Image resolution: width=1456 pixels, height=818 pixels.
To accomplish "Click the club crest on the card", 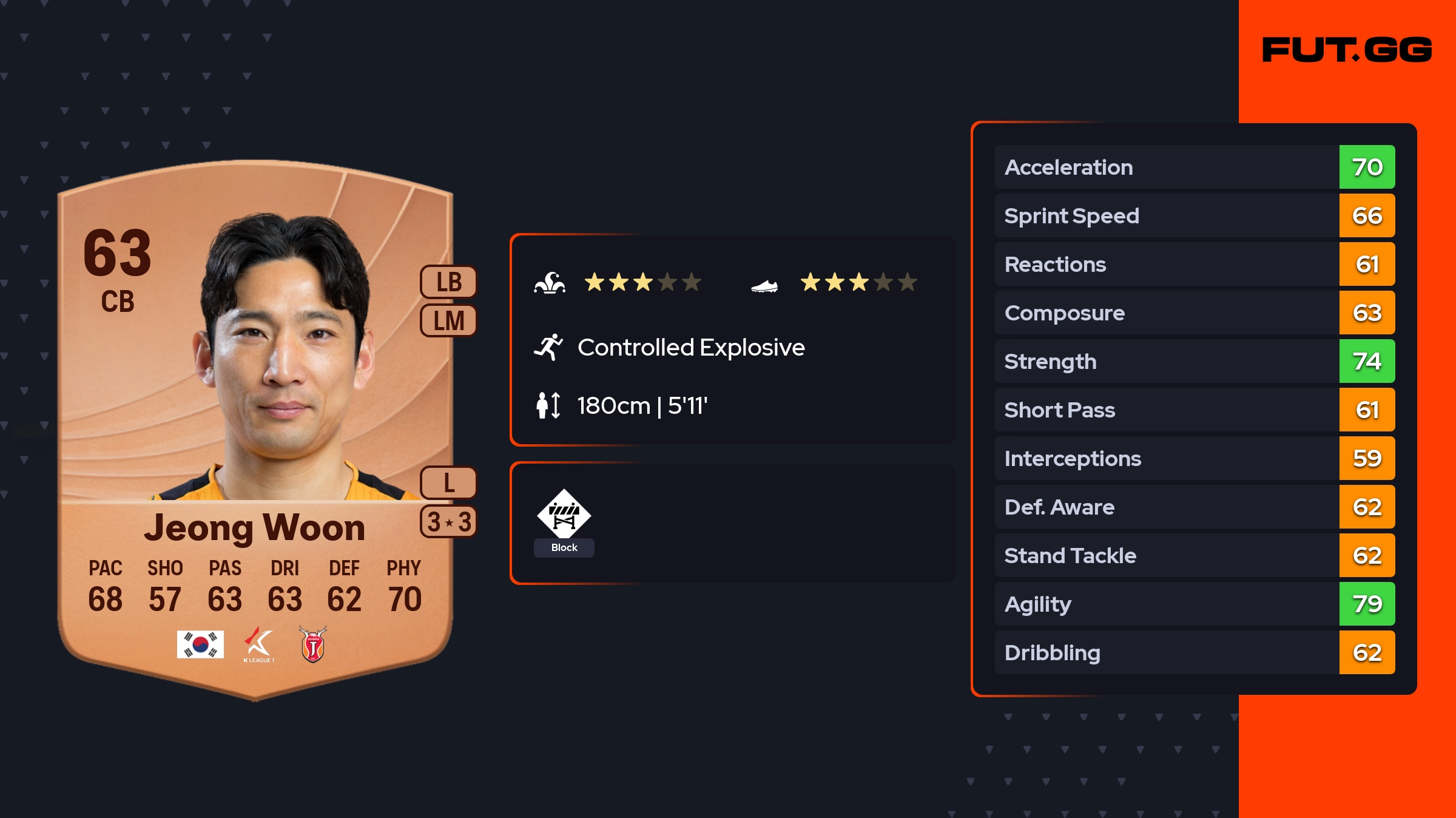I will (x=313, y=644).
